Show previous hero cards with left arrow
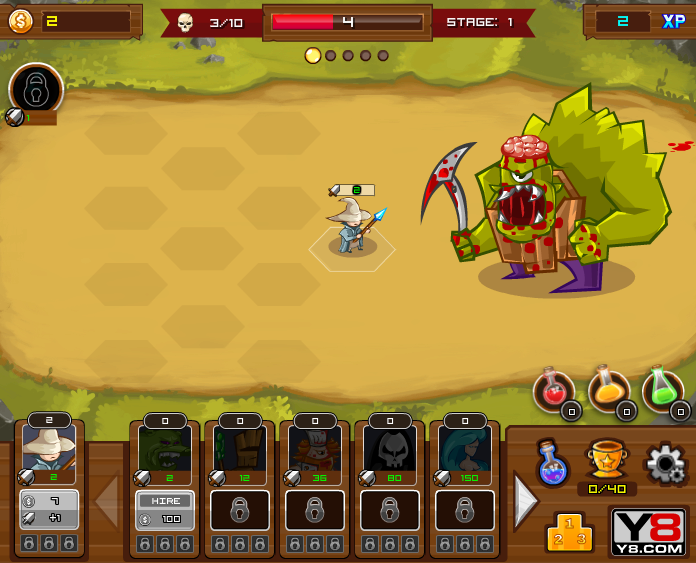Viewport: 696px width, 563px height. click(x=107, y=502)
